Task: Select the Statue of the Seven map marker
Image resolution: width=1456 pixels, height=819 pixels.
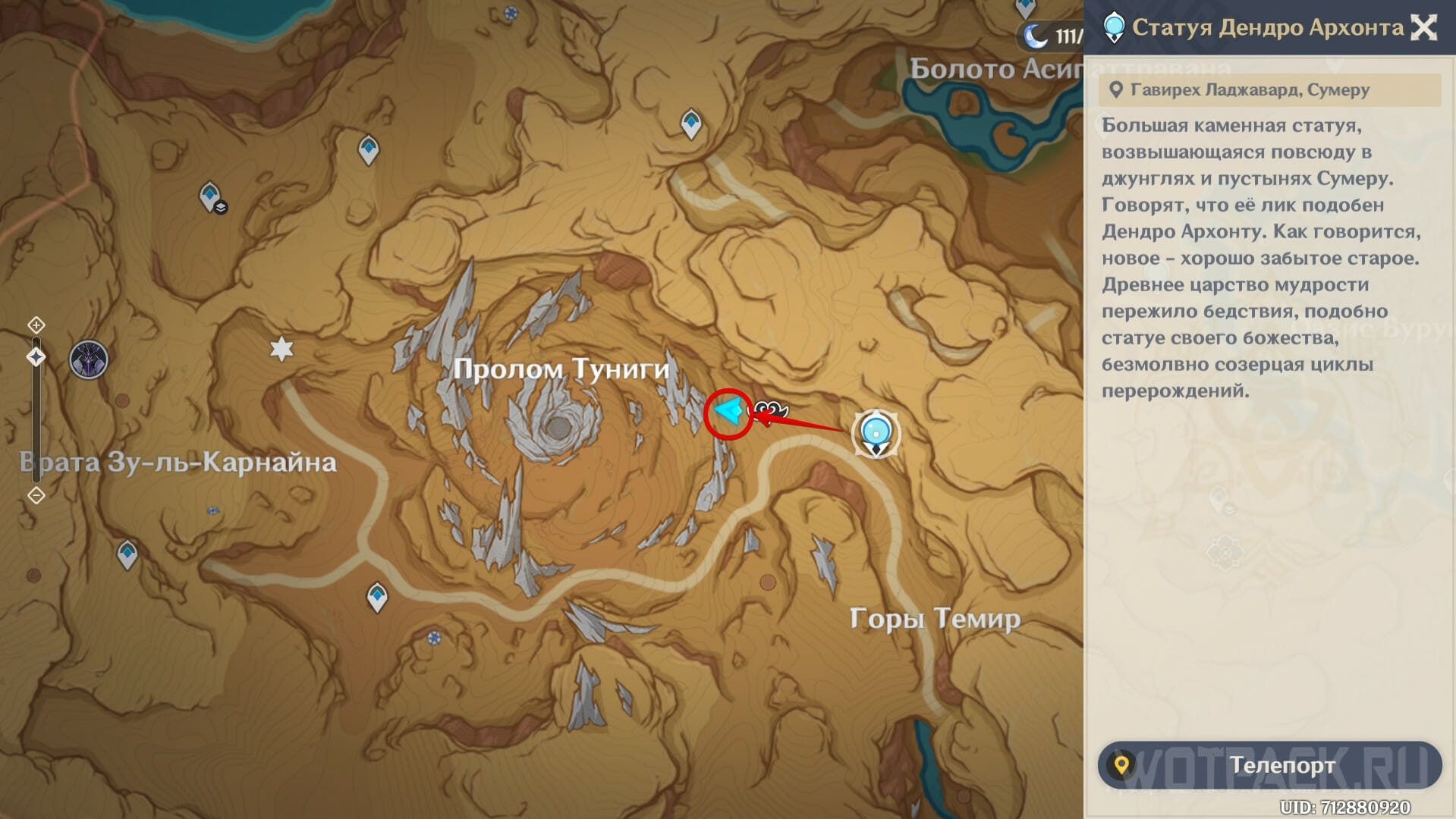Action: (x=876, y=433)
